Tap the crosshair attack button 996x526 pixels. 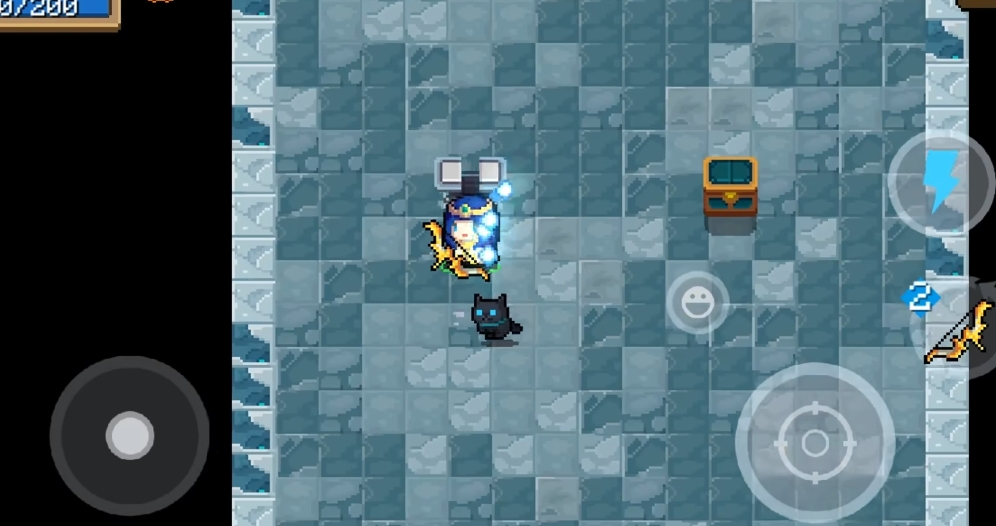tap(815, 443)
